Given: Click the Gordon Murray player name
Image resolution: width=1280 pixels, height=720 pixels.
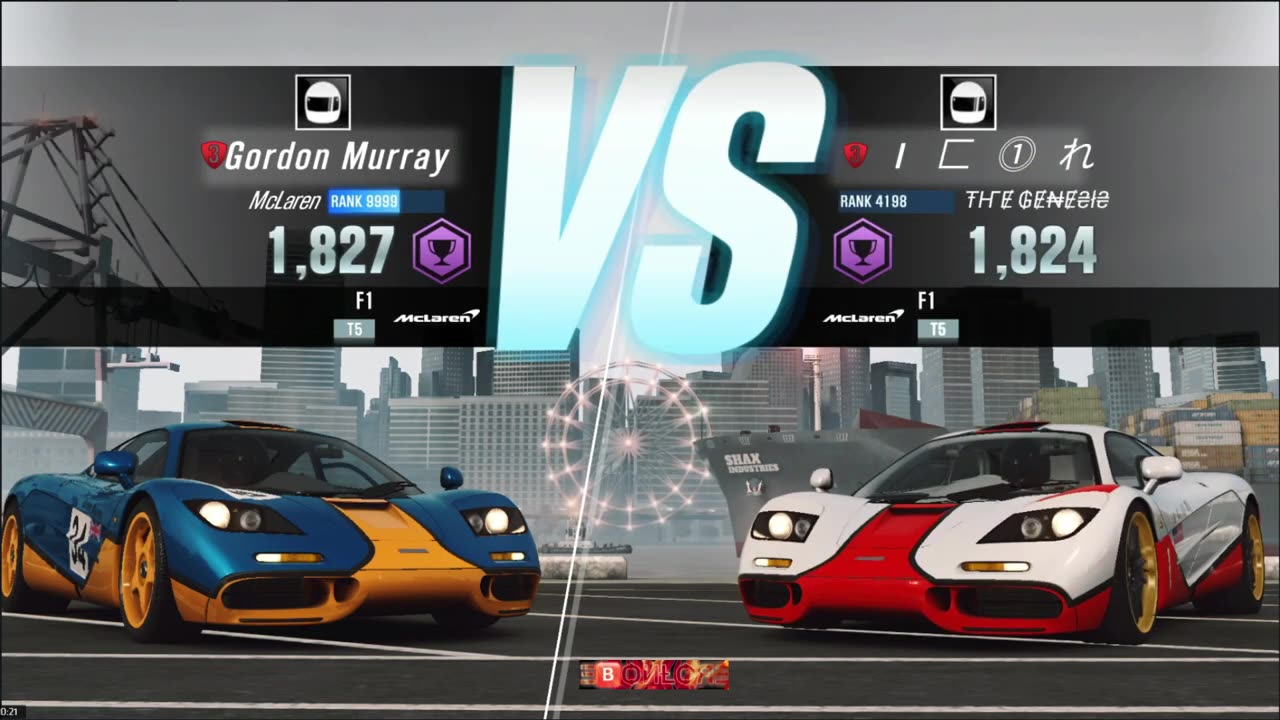Looking at the screenshot, I should (x=338, y=156).
